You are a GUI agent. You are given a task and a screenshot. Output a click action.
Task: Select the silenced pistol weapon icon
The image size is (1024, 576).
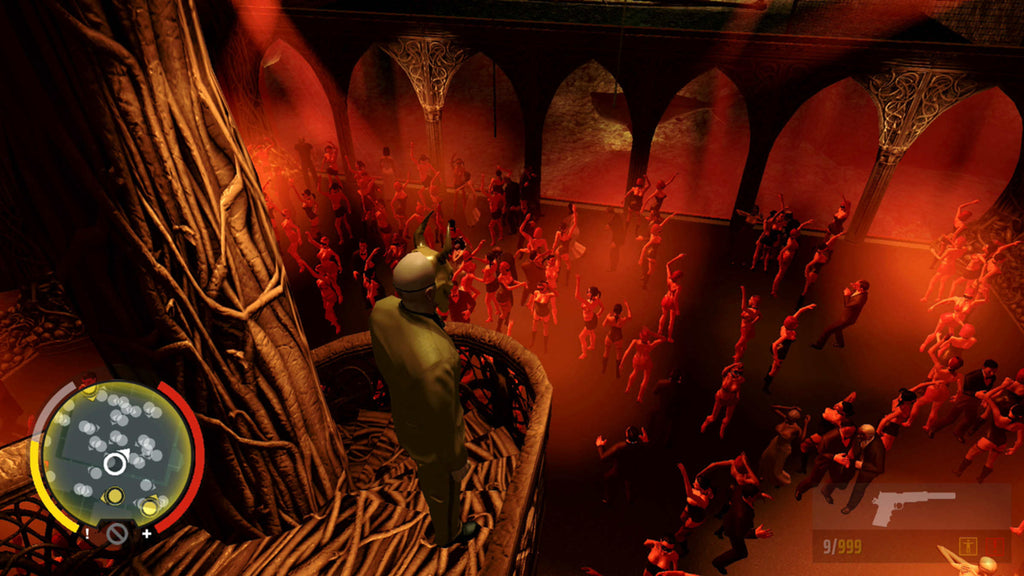[x=913, y=506]
